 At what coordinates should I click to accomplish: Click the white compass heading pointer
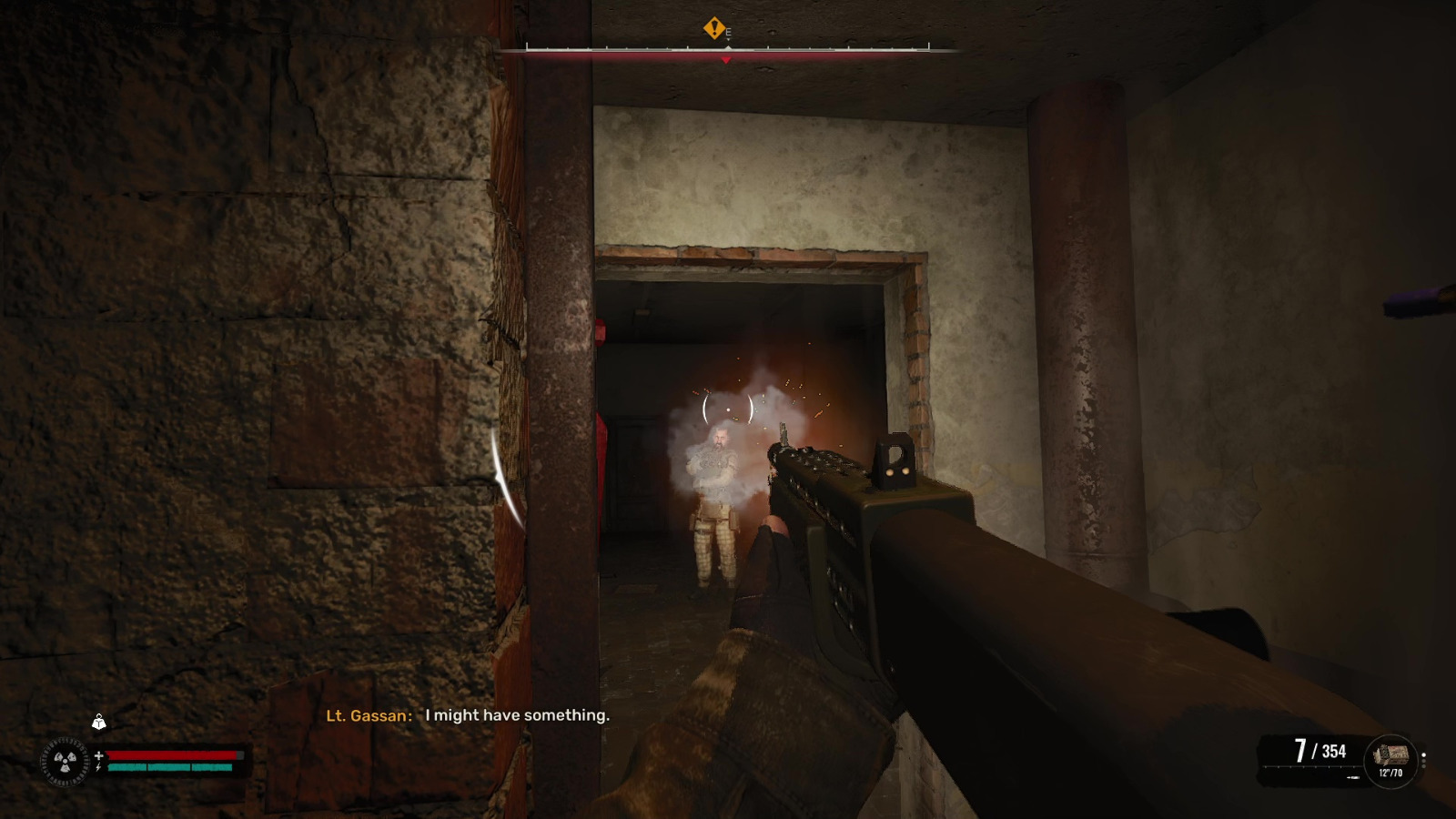tap(728, 46)
